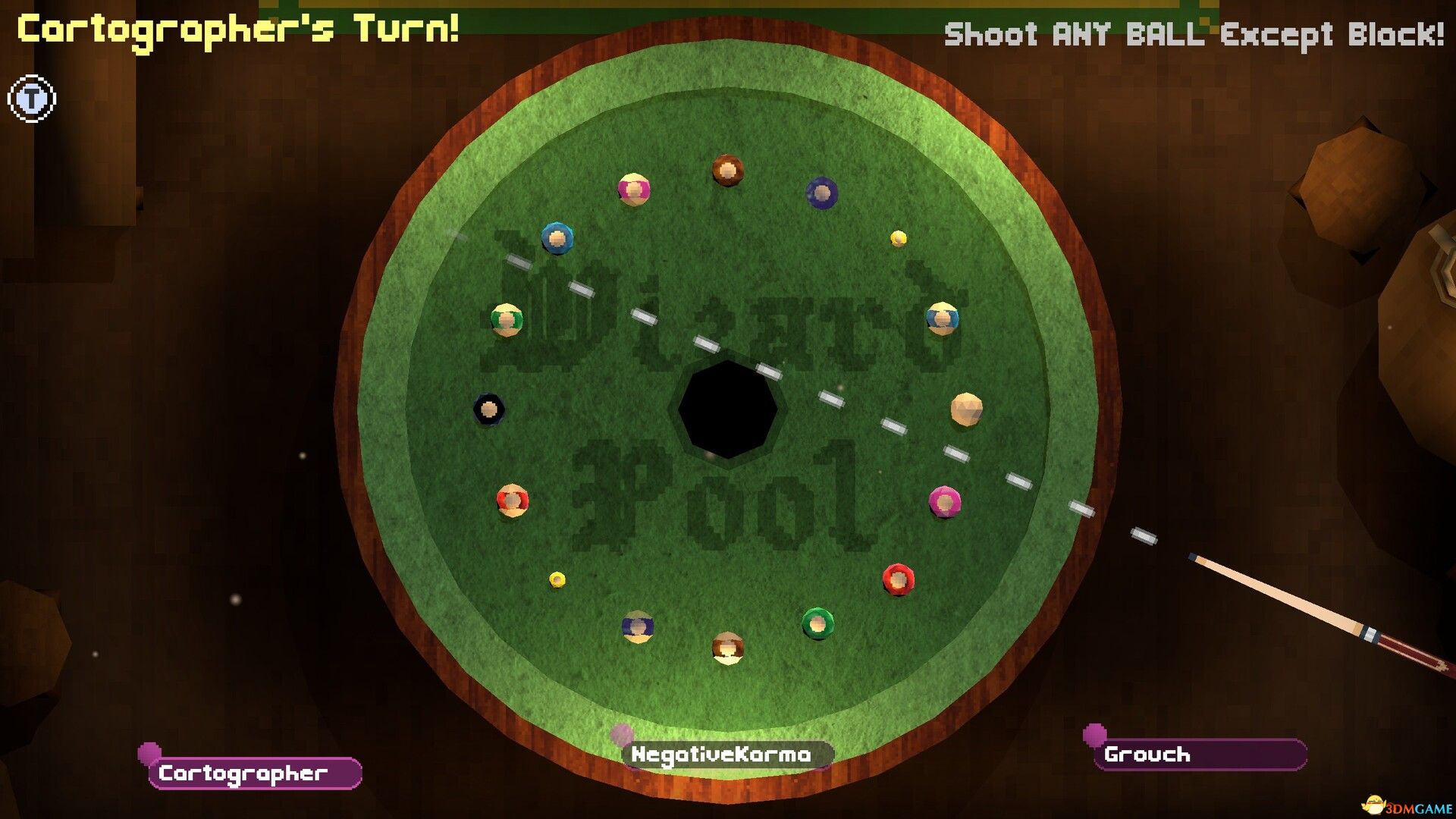The image size is (1456, 819).
Task: Select the black ball on the left side
Action: [489, 409]
